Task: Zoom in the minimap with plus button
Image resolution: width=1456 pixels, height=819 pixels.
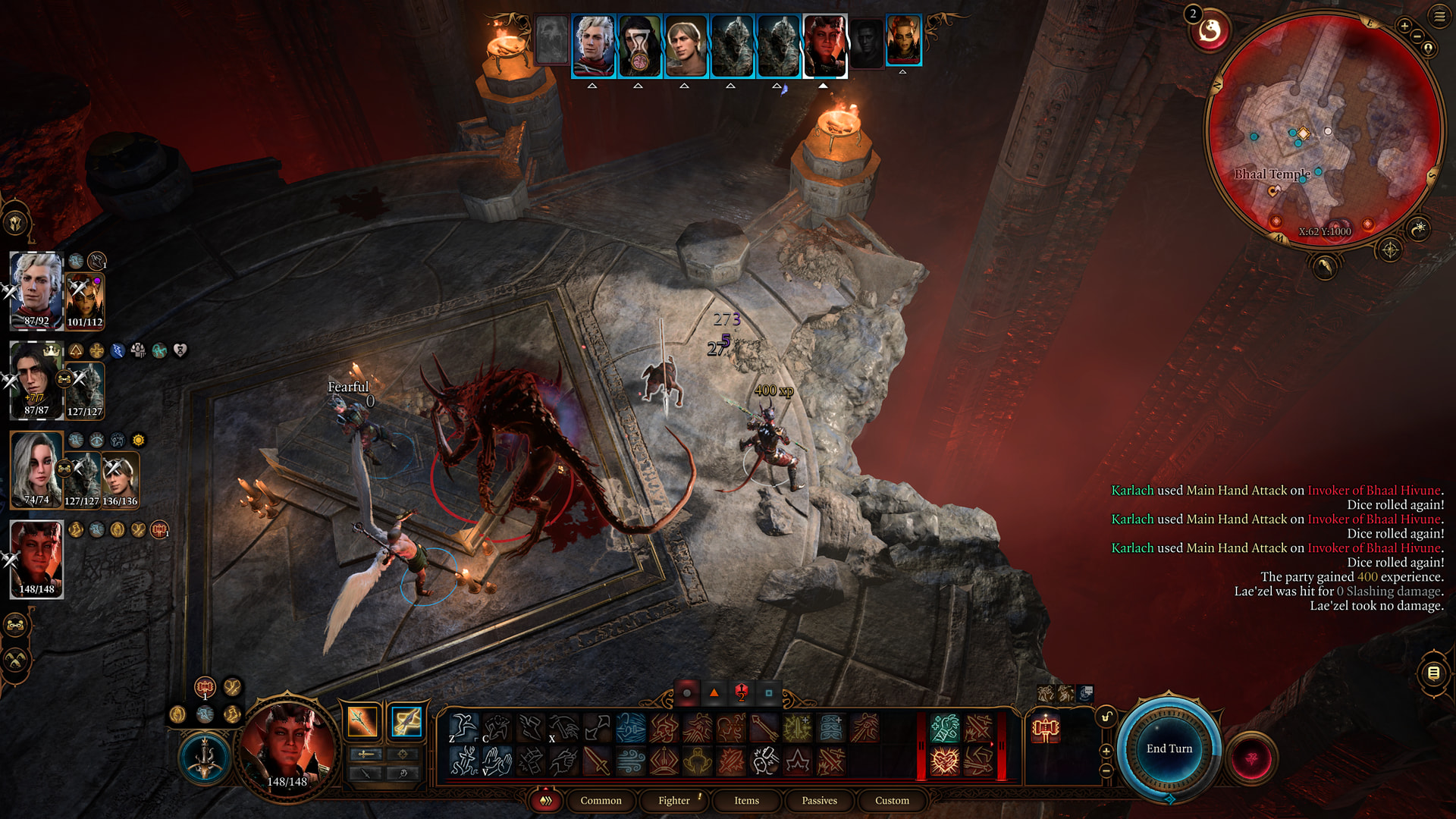Action: click(1404, 27)
